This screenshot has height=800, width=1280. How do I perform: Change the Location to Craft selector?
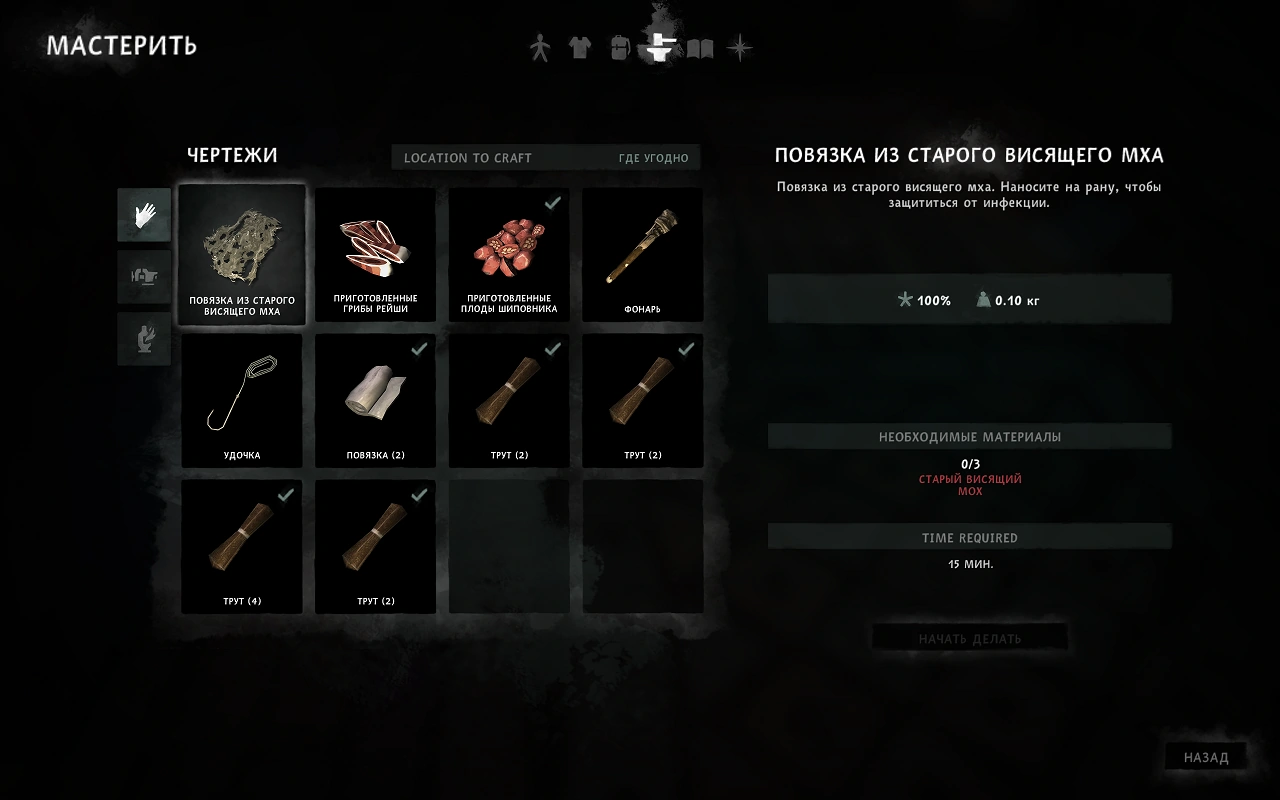click(x=546, y=158)
